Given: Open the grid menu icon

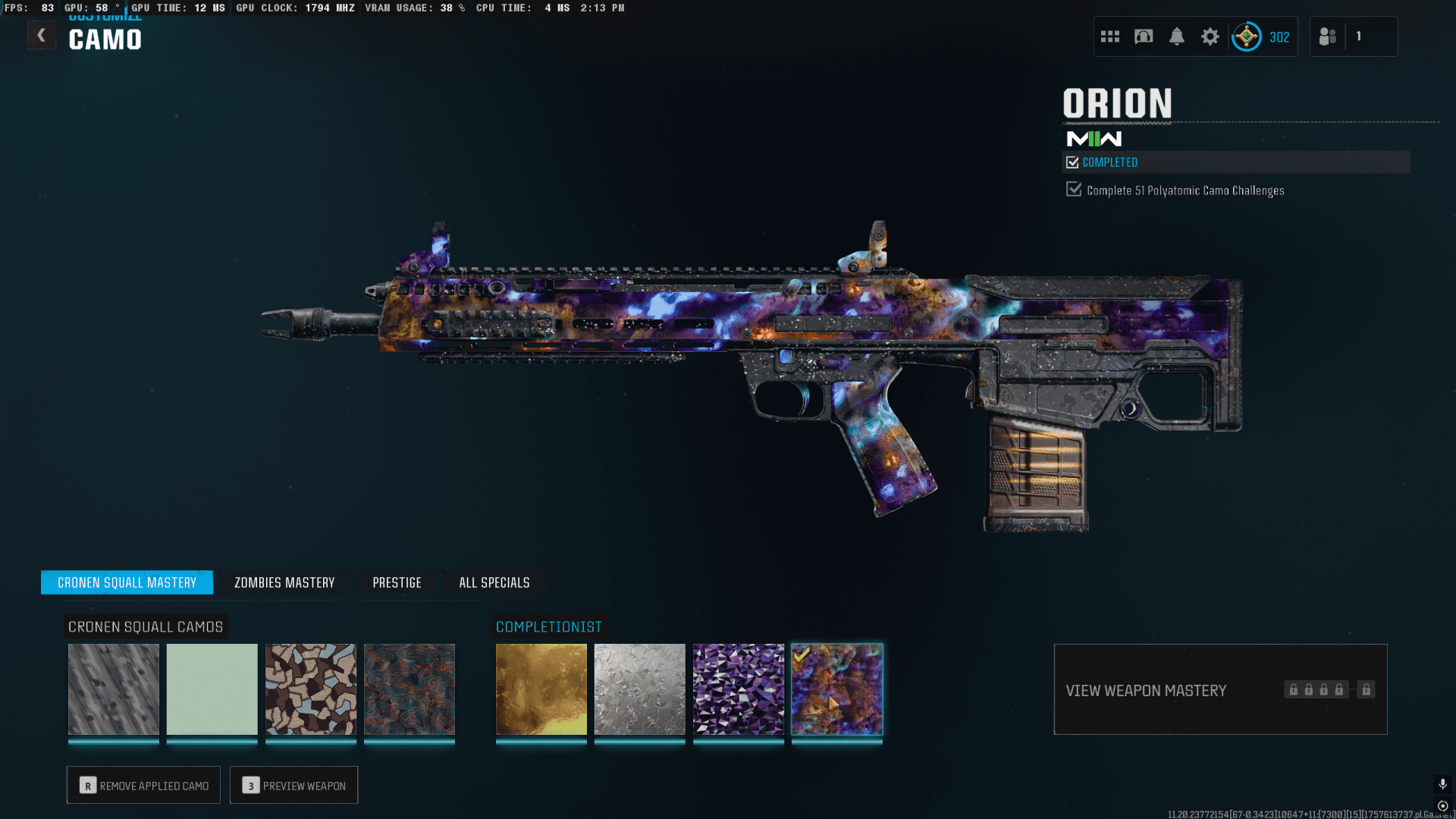Looking at the screenshot, I should click(1110, 36).
